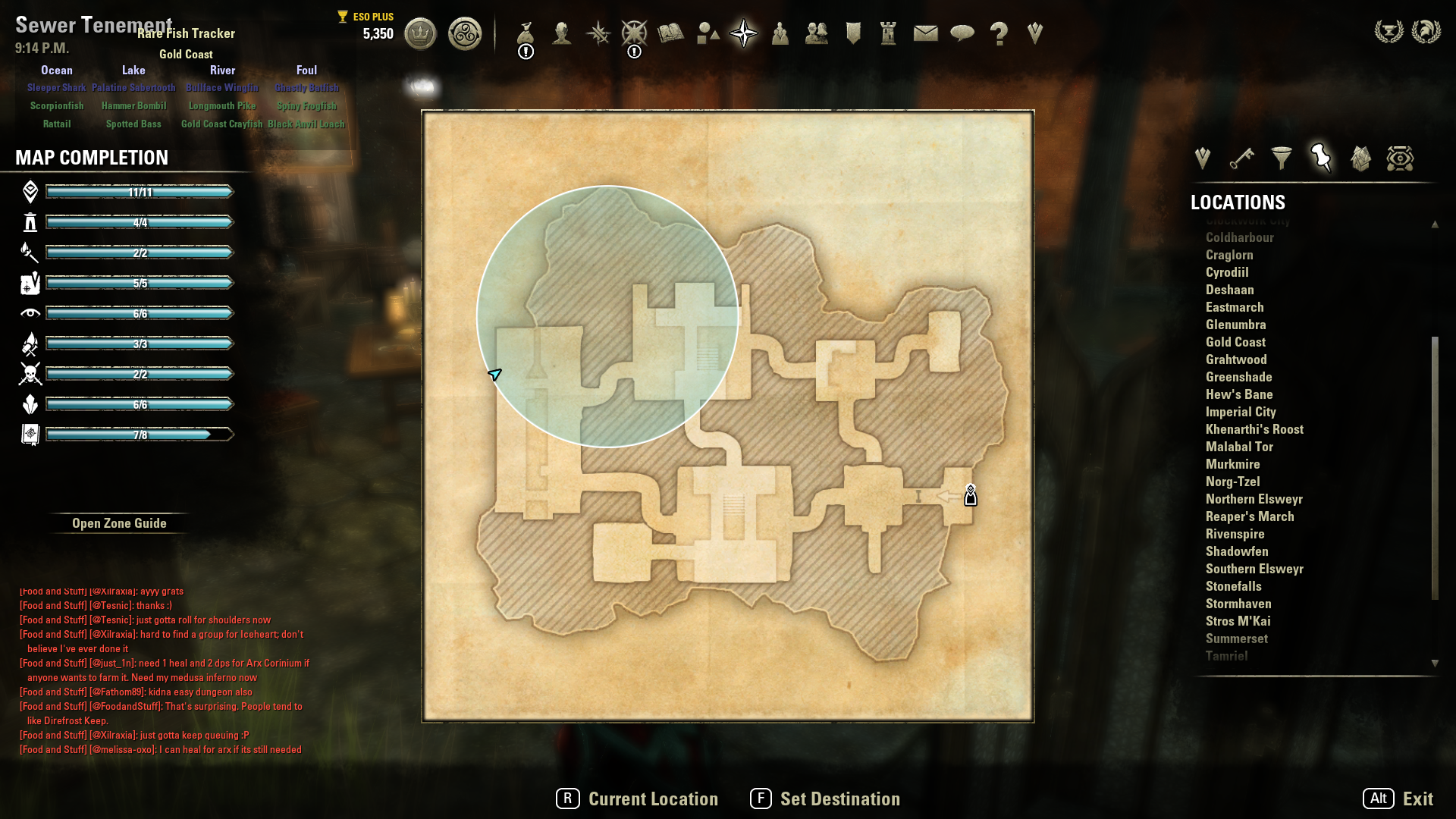
Task: Open the Crown Store crown icon
Action: tap(420, 34)
